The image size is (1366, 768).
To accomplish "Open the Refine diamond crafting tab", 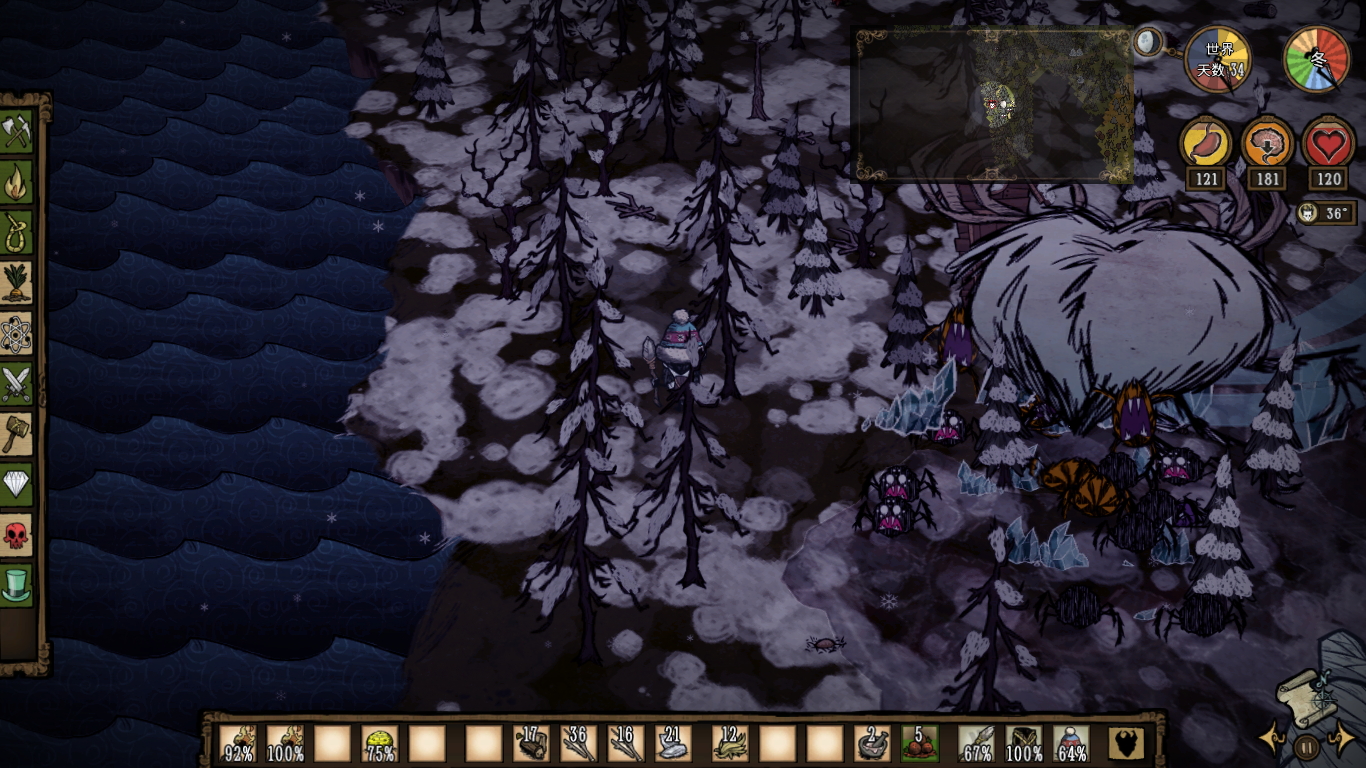I will pyautogui.click(x=17, y=484).
